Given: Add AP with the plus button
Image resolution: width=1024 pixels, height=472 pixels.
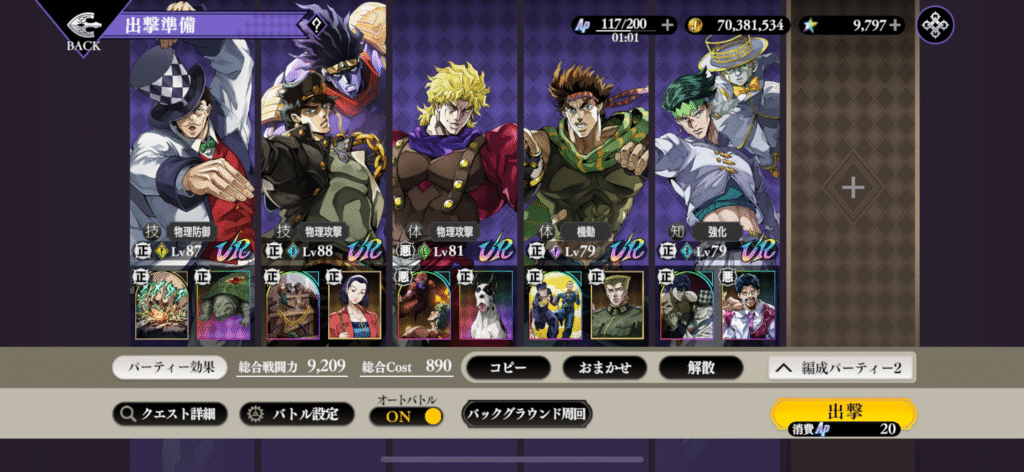Looking at the screenshot, I should 669,25.
